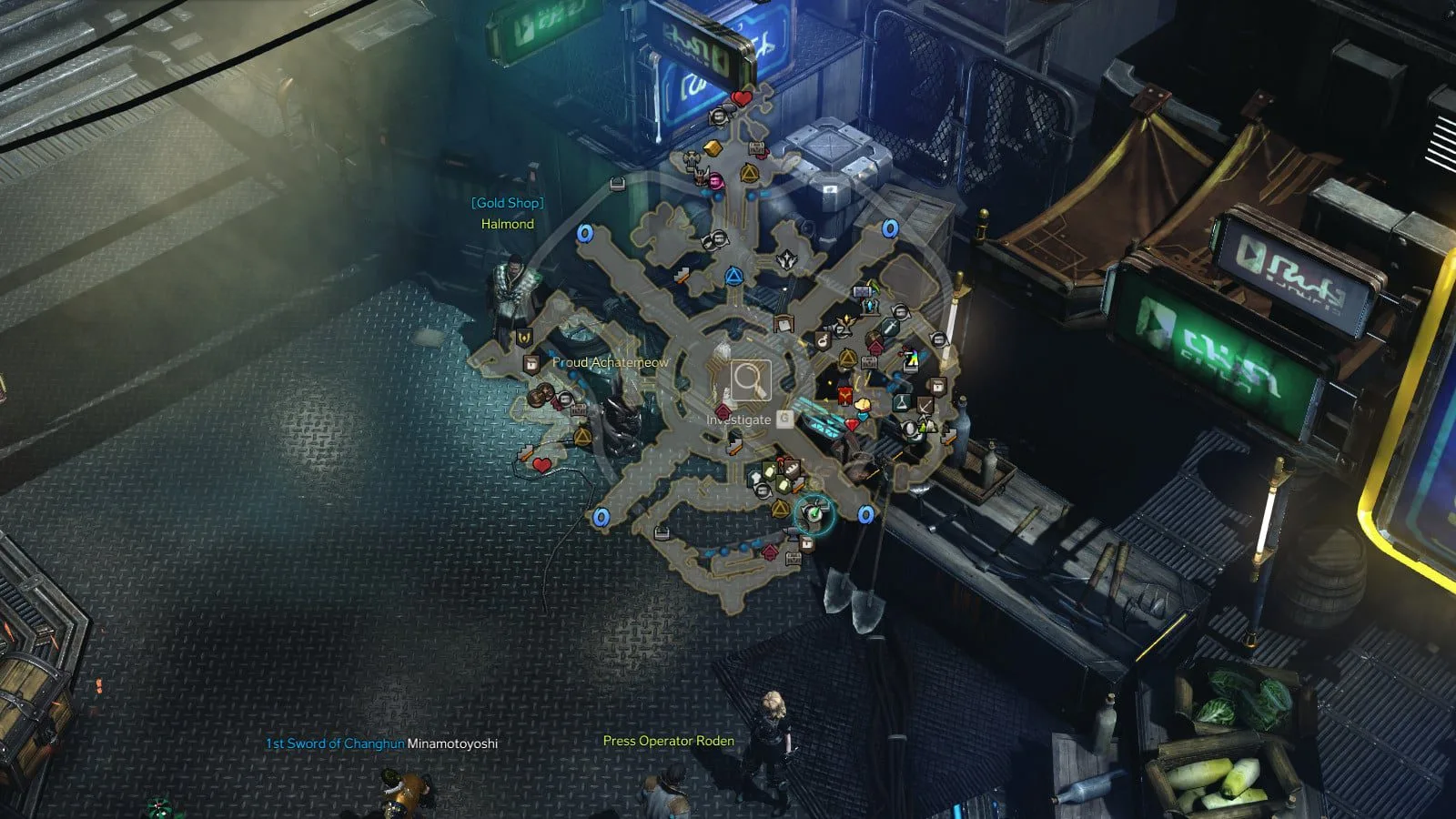Click the flask potion map marker
1456x819 pixels.
tap(903, 400)
